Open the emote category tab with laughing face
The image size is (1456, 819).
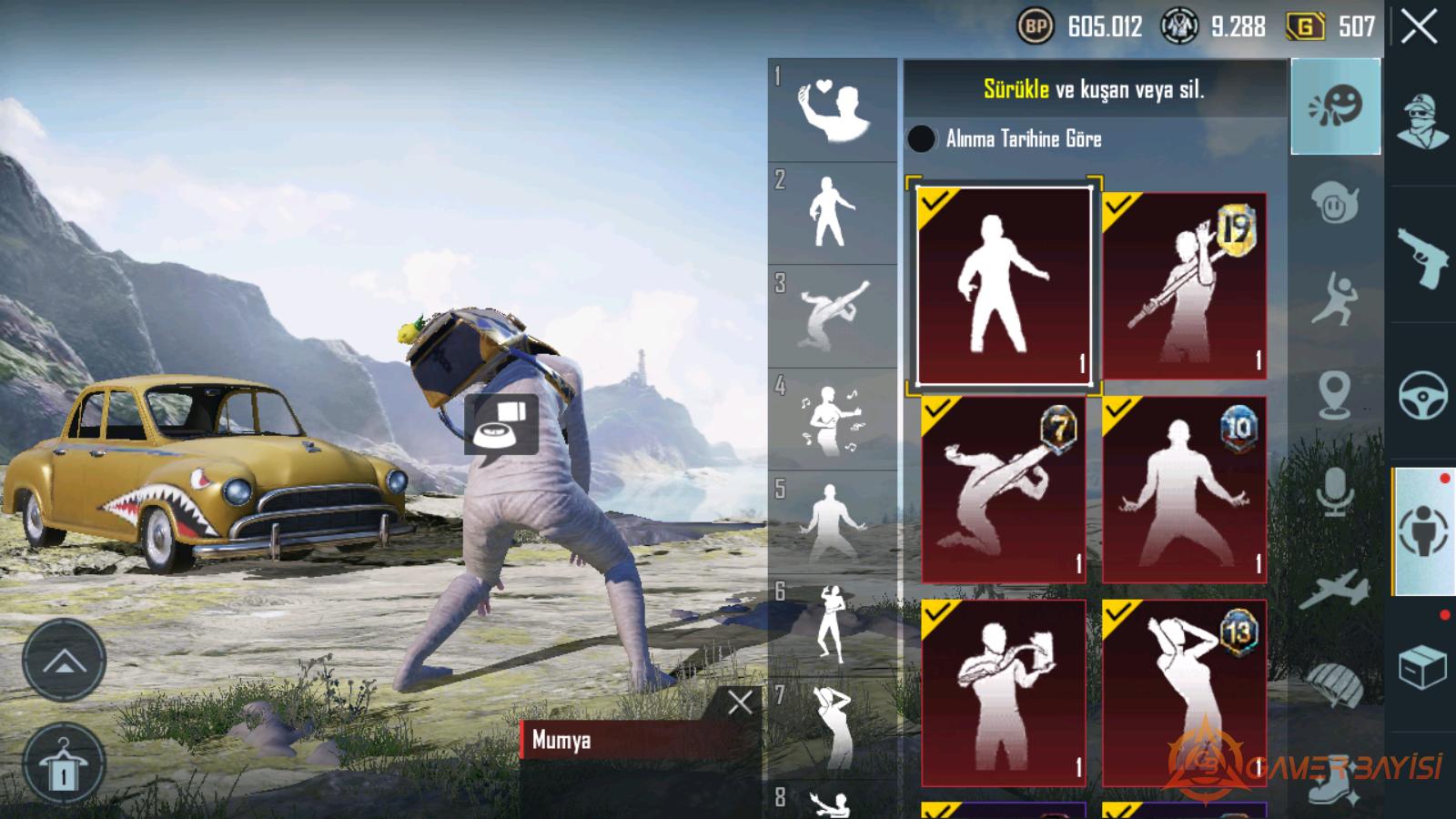click(1335, 106)
